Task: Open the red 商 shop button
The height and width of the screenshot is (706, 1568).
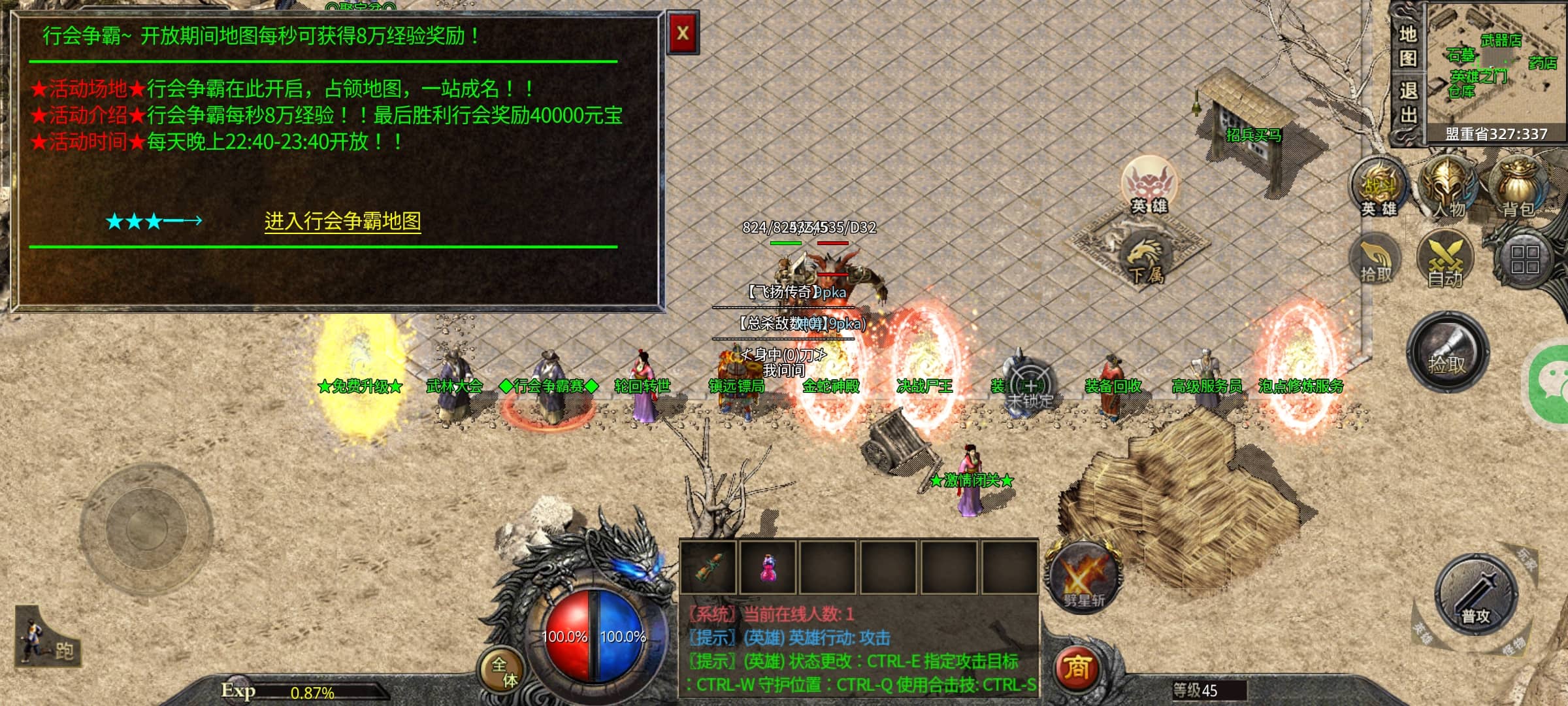Action: [x=1077, y=668]
